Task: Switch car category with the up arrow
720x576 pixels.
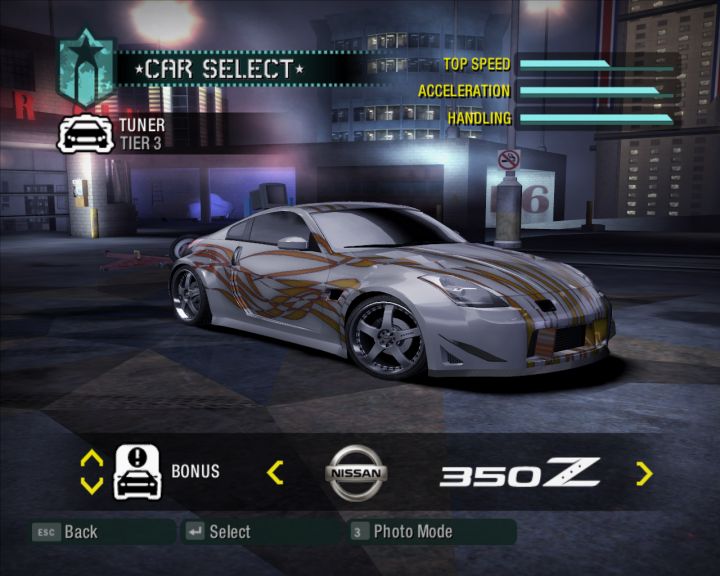Action: coord(91,459)
